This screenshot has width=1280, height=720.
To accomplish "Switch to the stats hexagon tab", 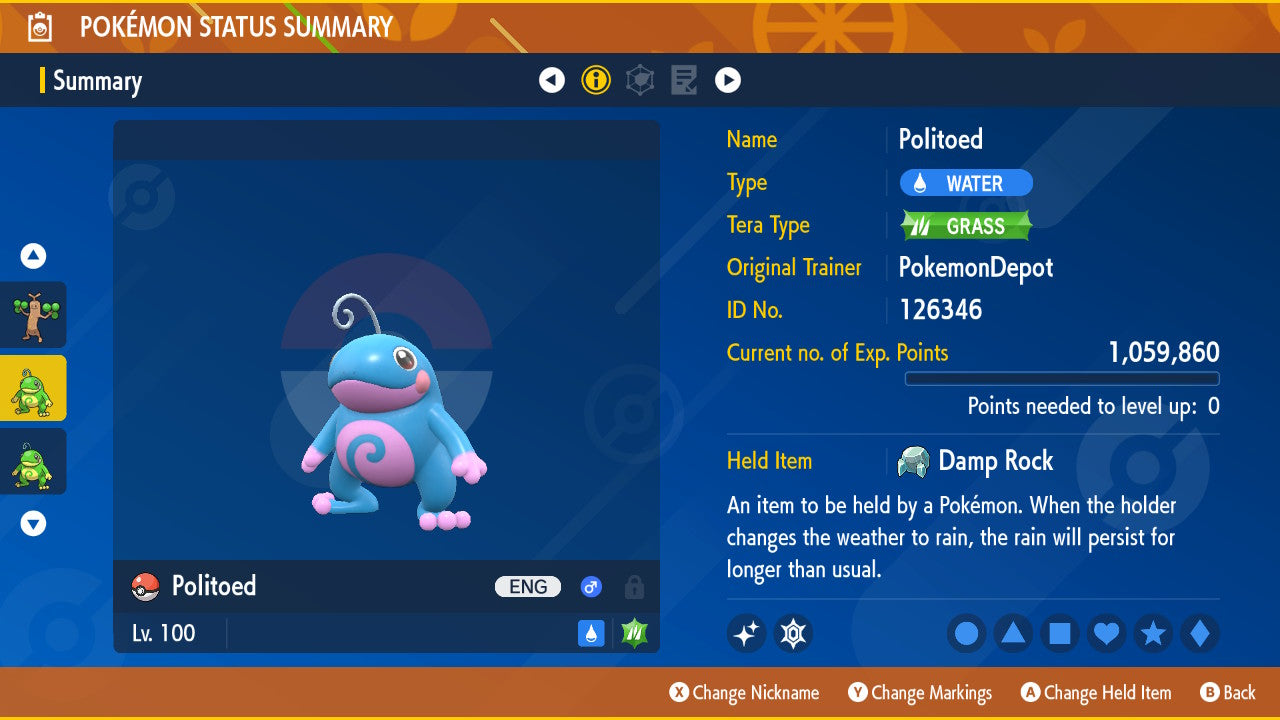I will [640, 80].
